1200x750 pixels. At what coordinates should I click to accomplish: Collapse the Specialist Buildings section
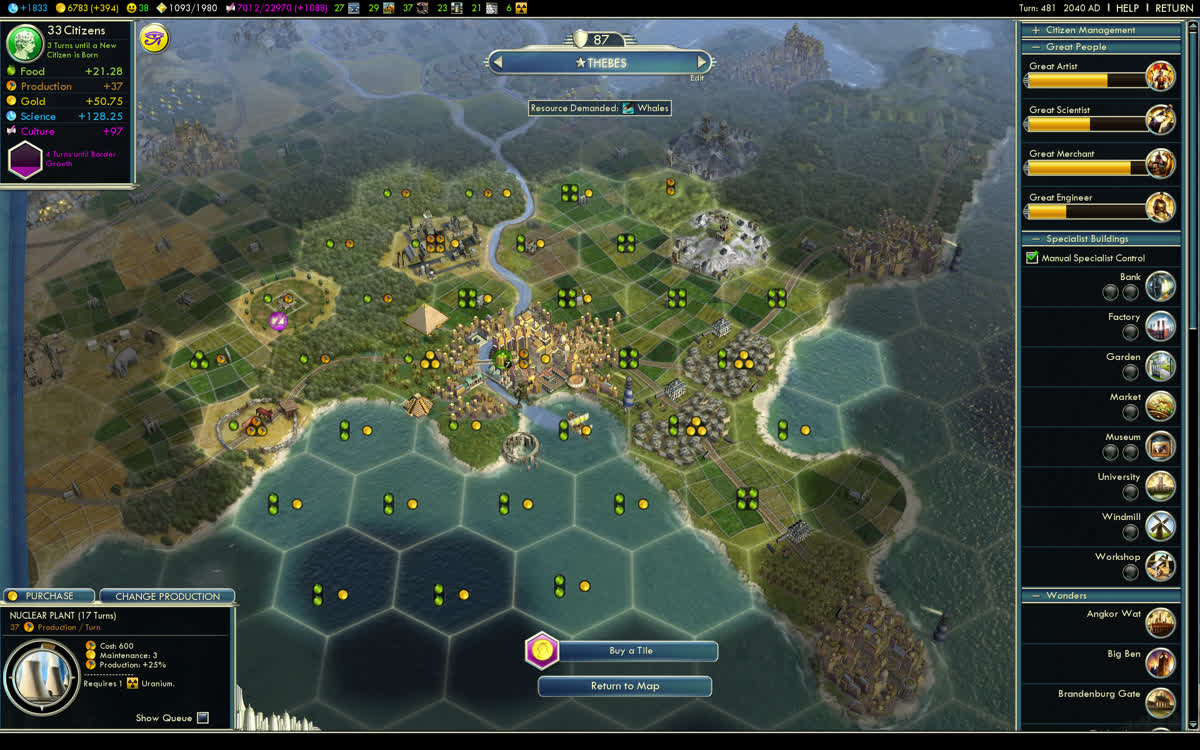(1035, 239)
